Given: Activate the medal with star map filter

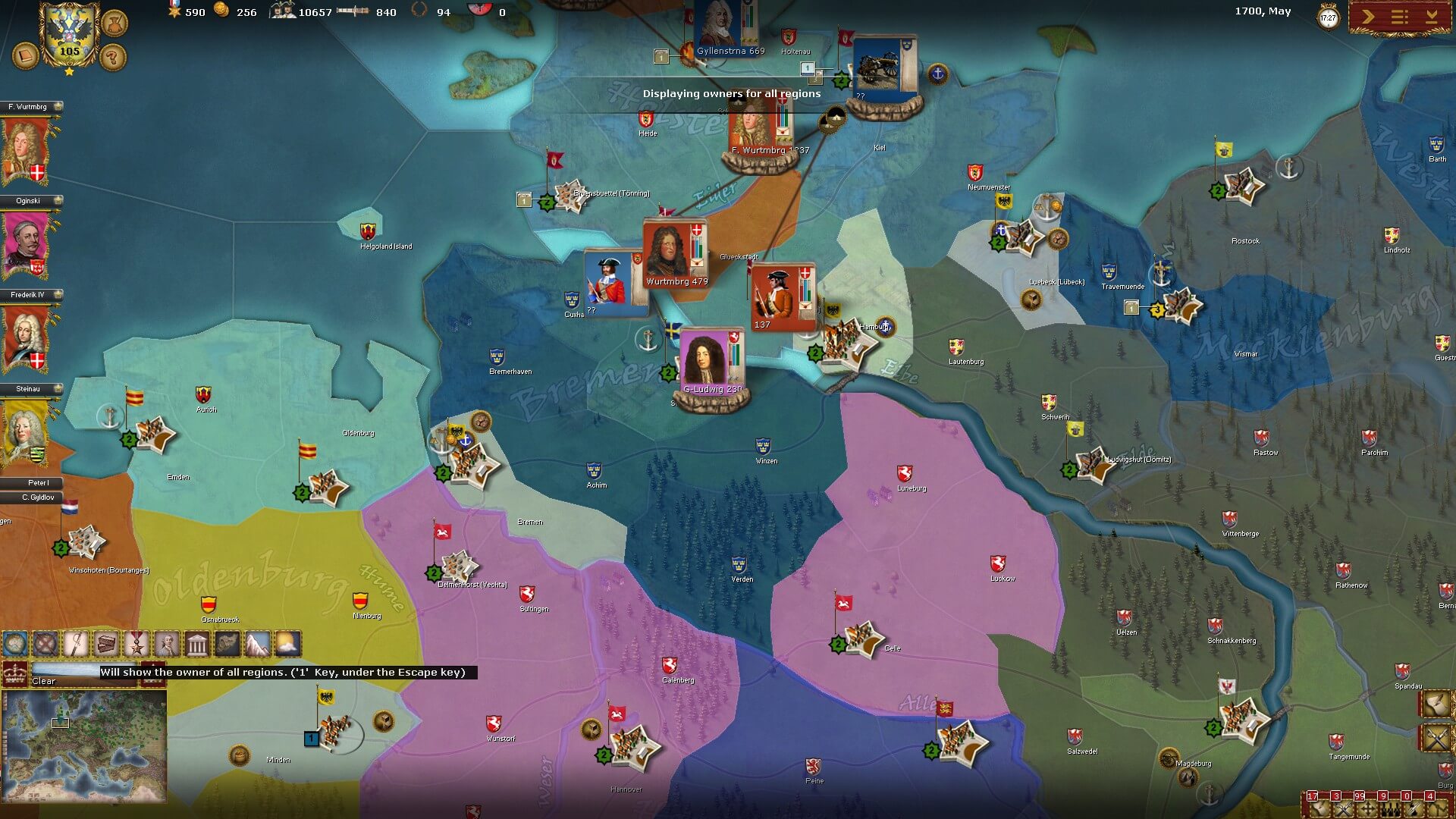Looking at the screenshot, I should click(x=136, y=645).
